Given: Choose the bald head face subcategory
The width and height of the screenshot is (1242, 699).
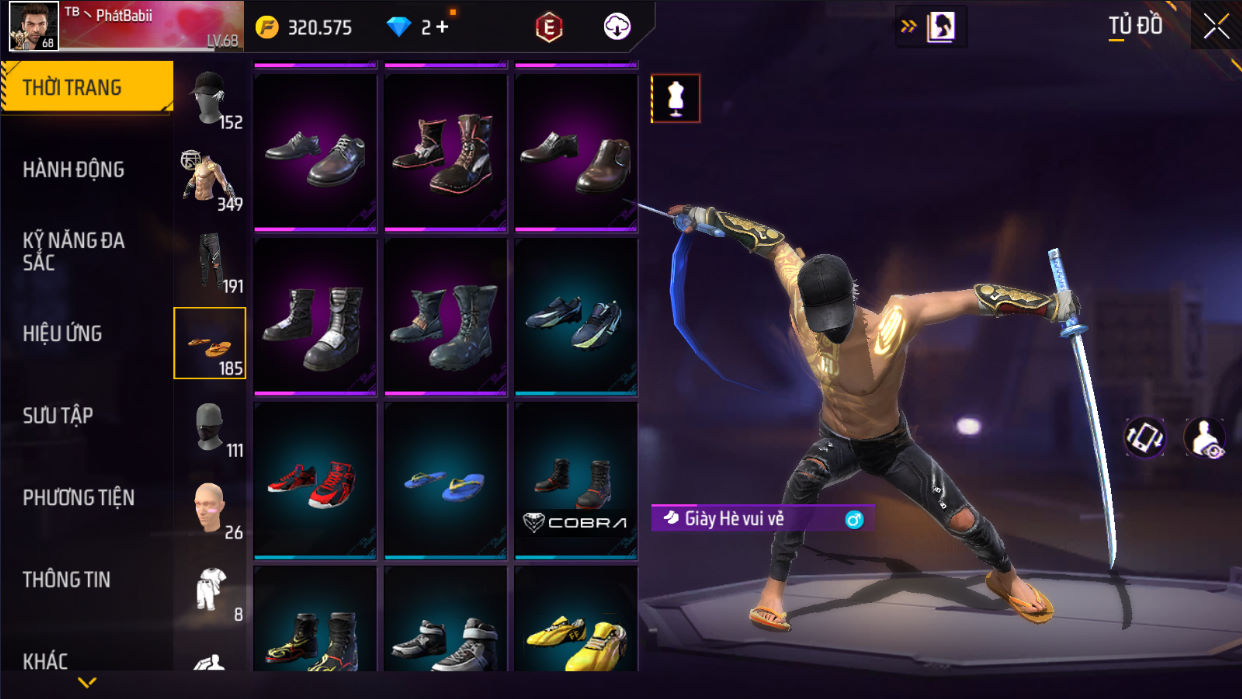Looking at the screenshot, I should click(x=209, y=509).
